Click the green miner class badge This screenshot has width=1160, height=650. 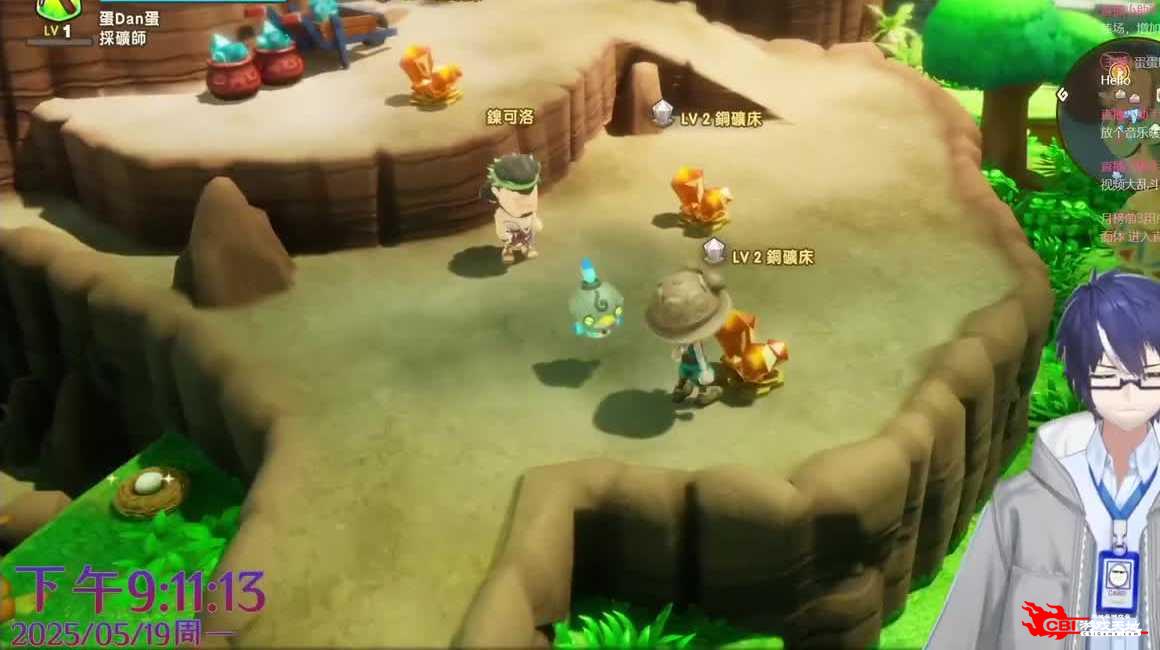(x=58, y=9)
